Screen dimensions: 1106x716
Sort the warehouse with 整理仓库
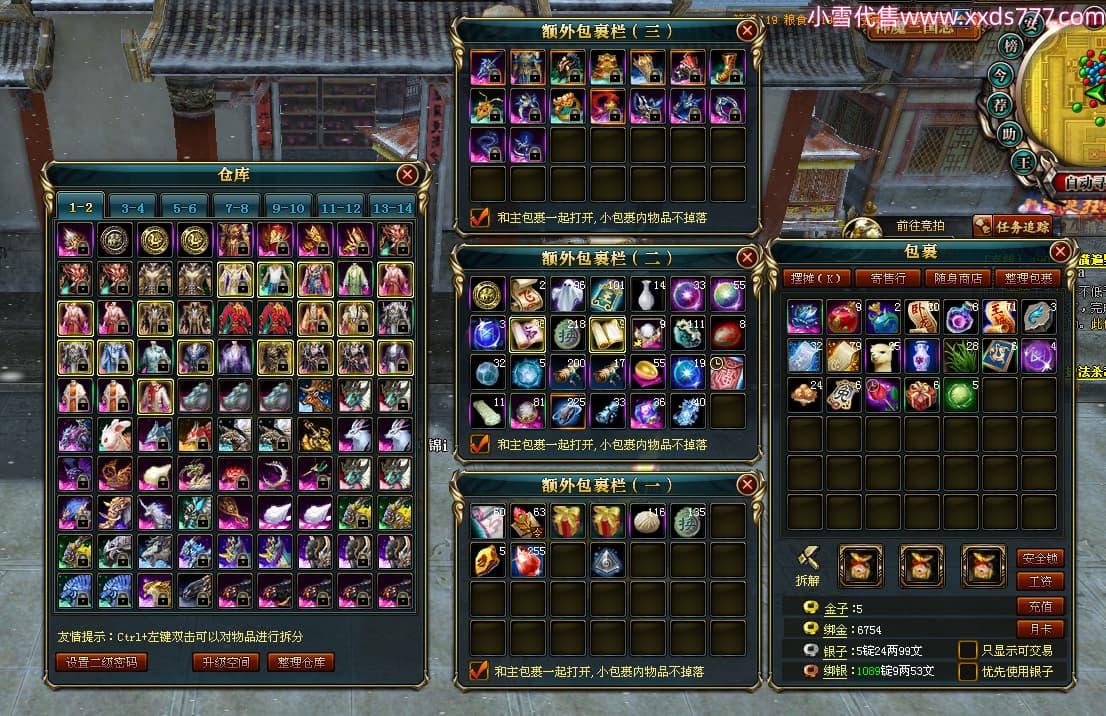[301, 662]
